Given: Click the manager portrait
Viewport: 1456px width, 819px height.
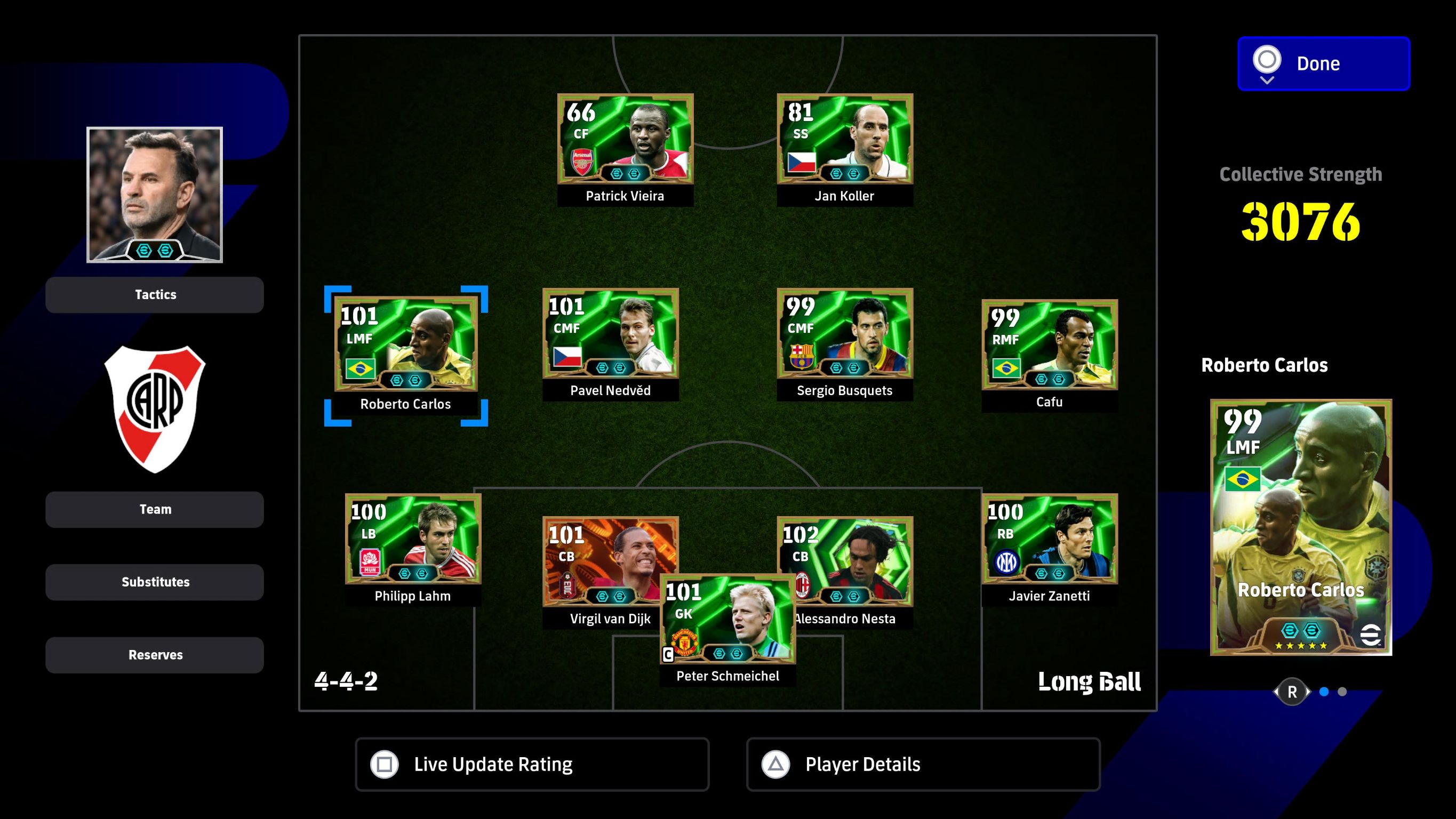Looking at the screenshot, I should [154, 195].
